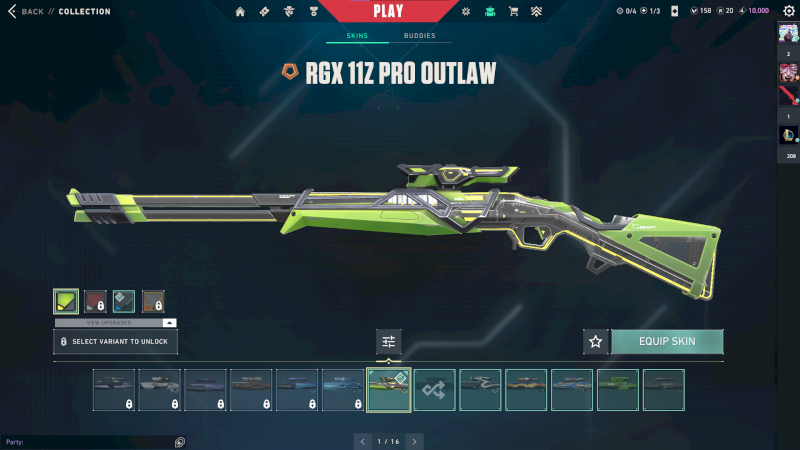Image resolution: width=800 pixels, height=450 pixels.
Task: Choose the locked blue variant swatch
Action: point(124,301)
